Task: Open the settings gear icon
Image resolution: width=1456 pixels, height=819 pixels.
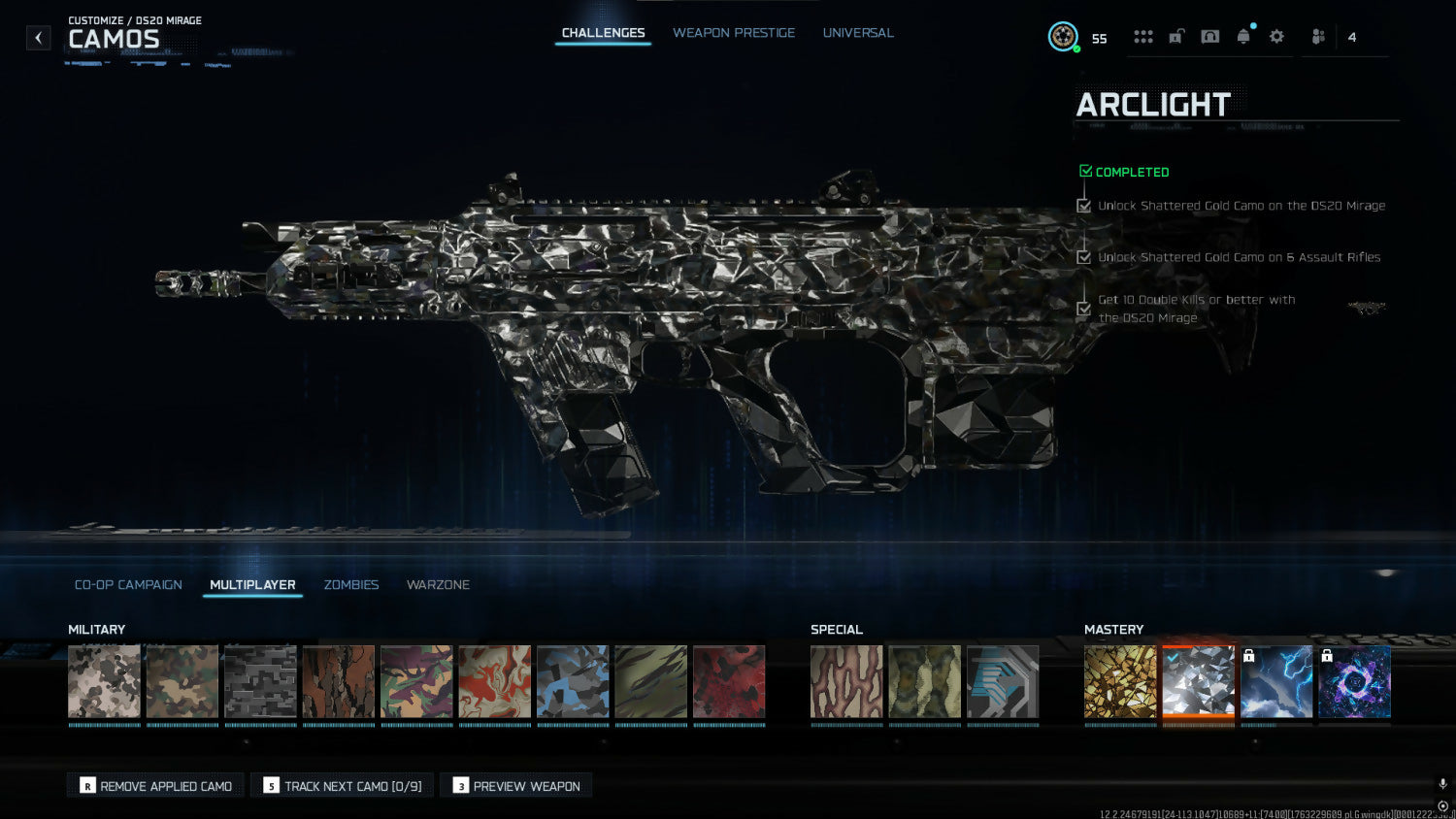Action: [1276, 37]
